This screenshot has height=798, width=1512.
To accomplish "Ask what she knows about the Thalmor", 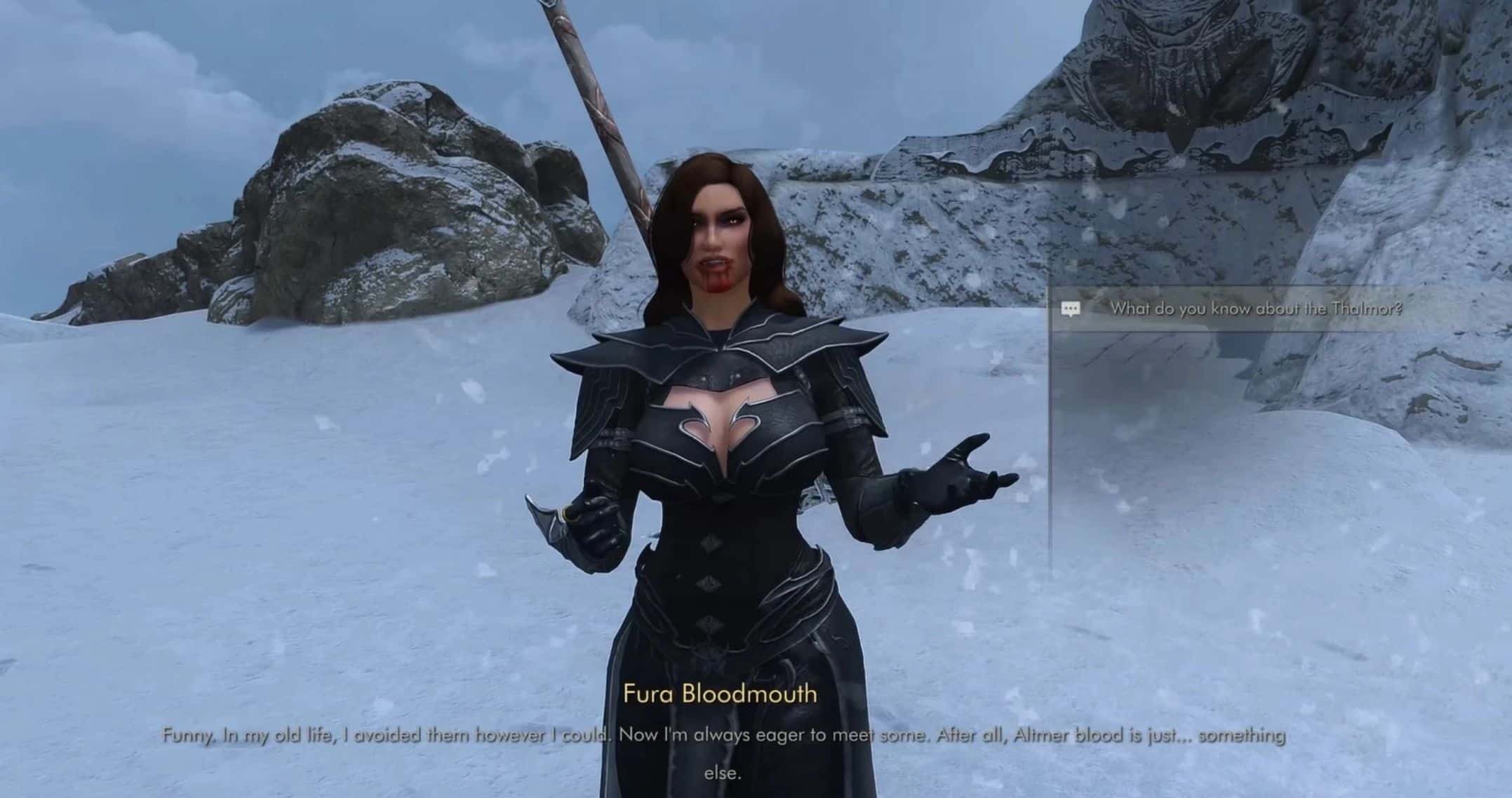I will (x=1255, y=309).
